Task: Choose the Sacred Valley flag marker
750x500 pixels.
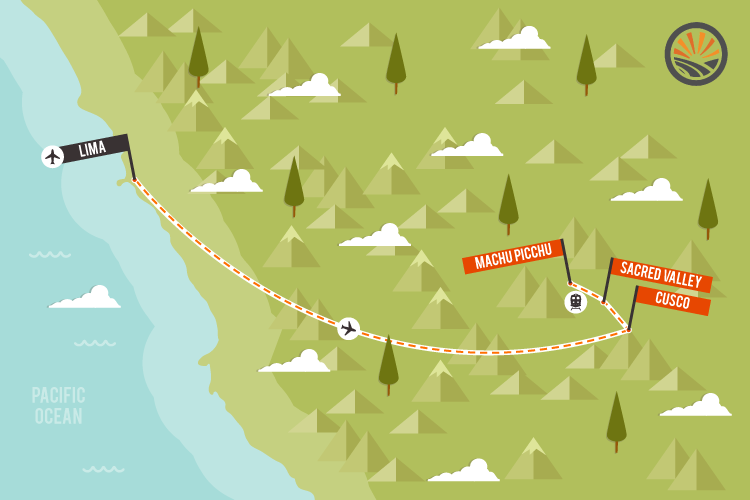Action: point(663,274)
